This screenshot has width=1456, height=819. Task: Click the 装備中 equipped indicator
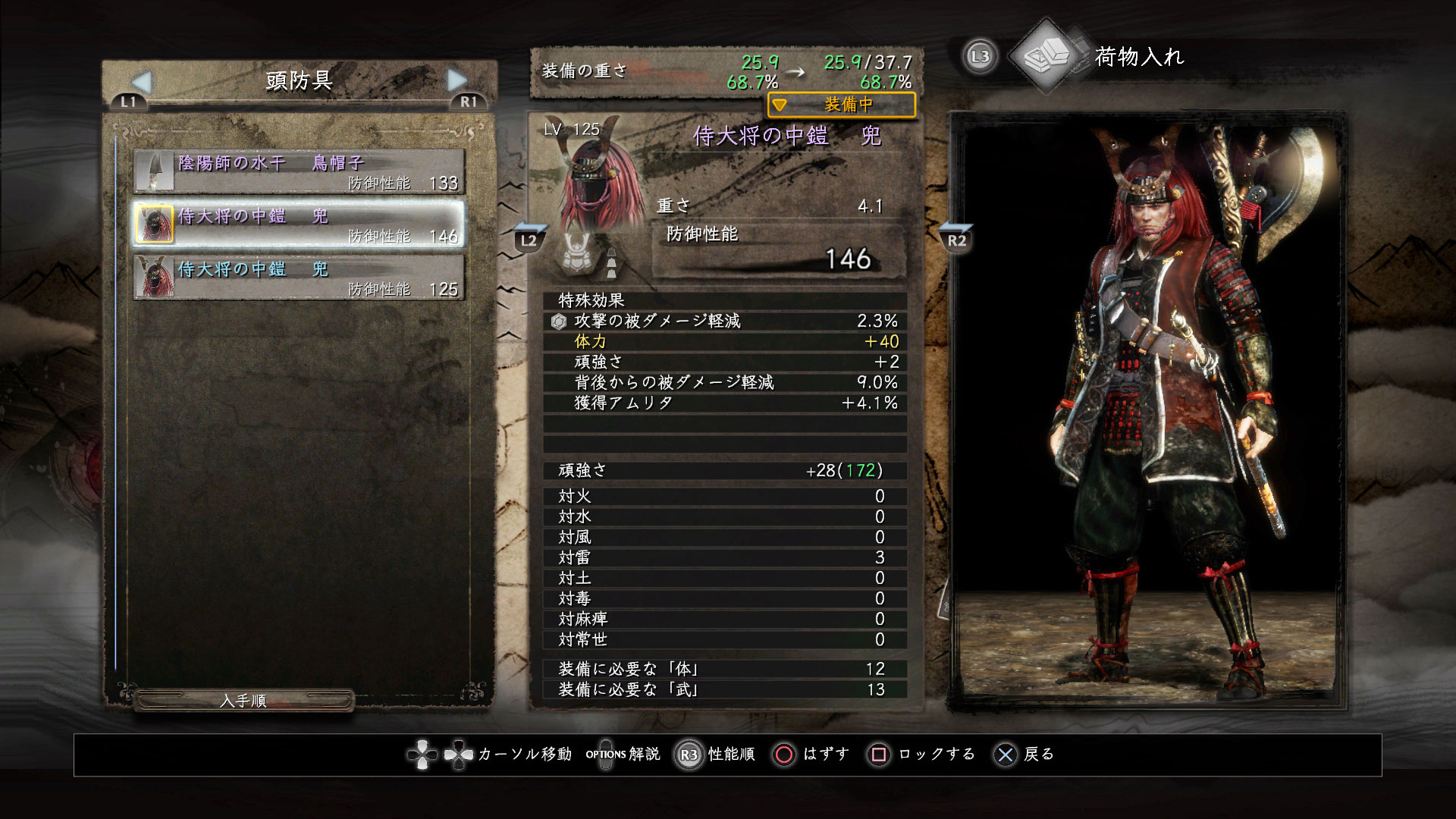pyautogui.click(x=841, y=105)
